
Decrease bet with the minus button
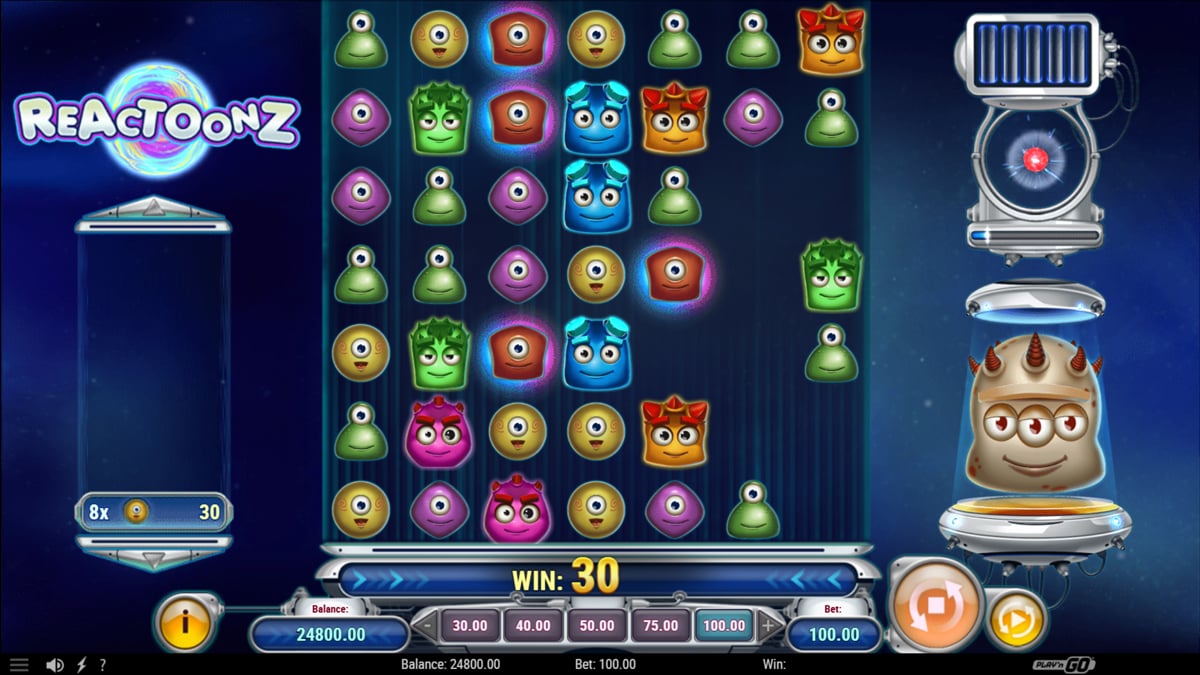point(427,627)
